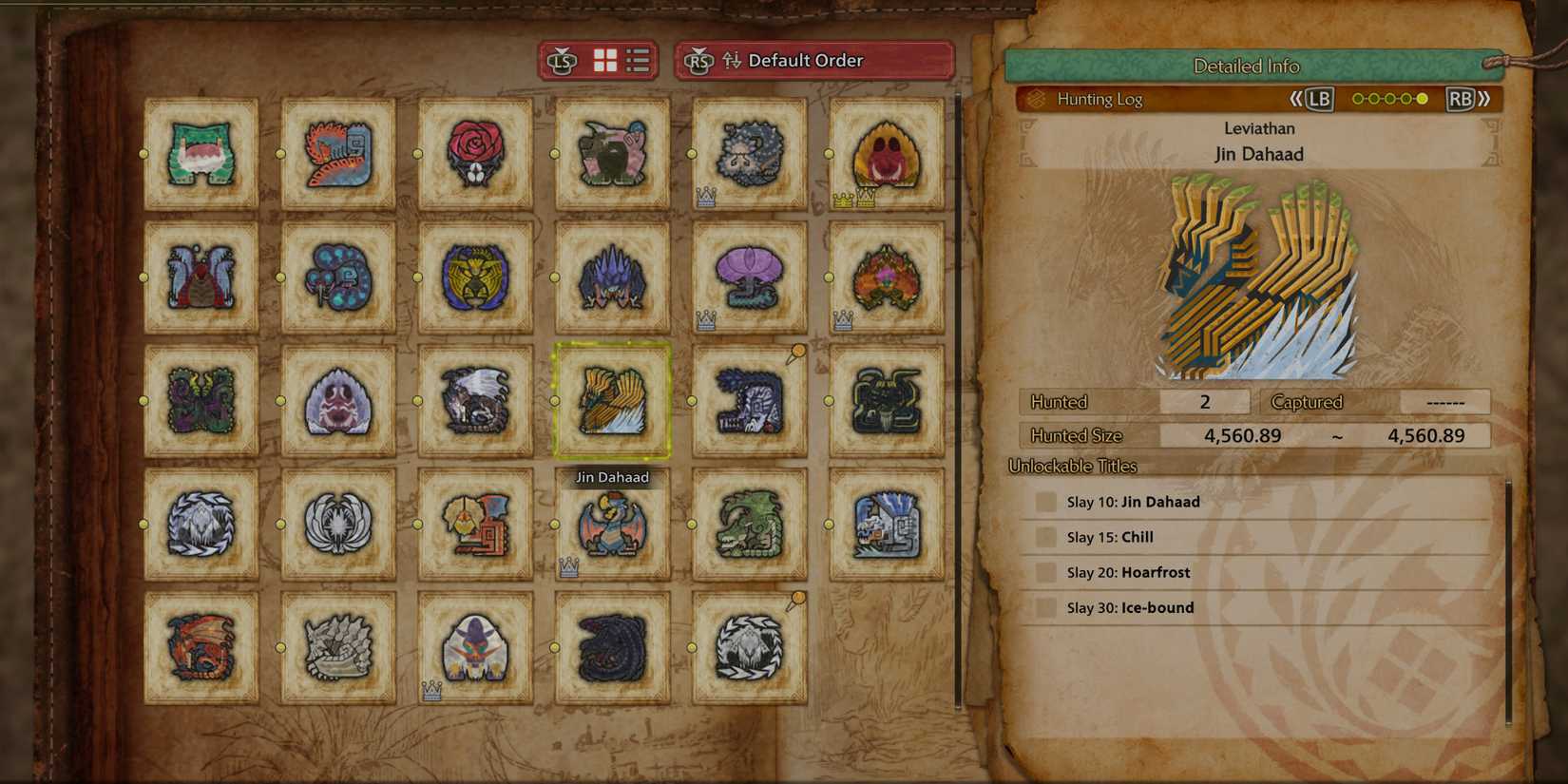Image resolution: width=1568 pixels, height=784 pixels.
Task: Open the Default Order sorting dropdown
Action: coord(813,60)
